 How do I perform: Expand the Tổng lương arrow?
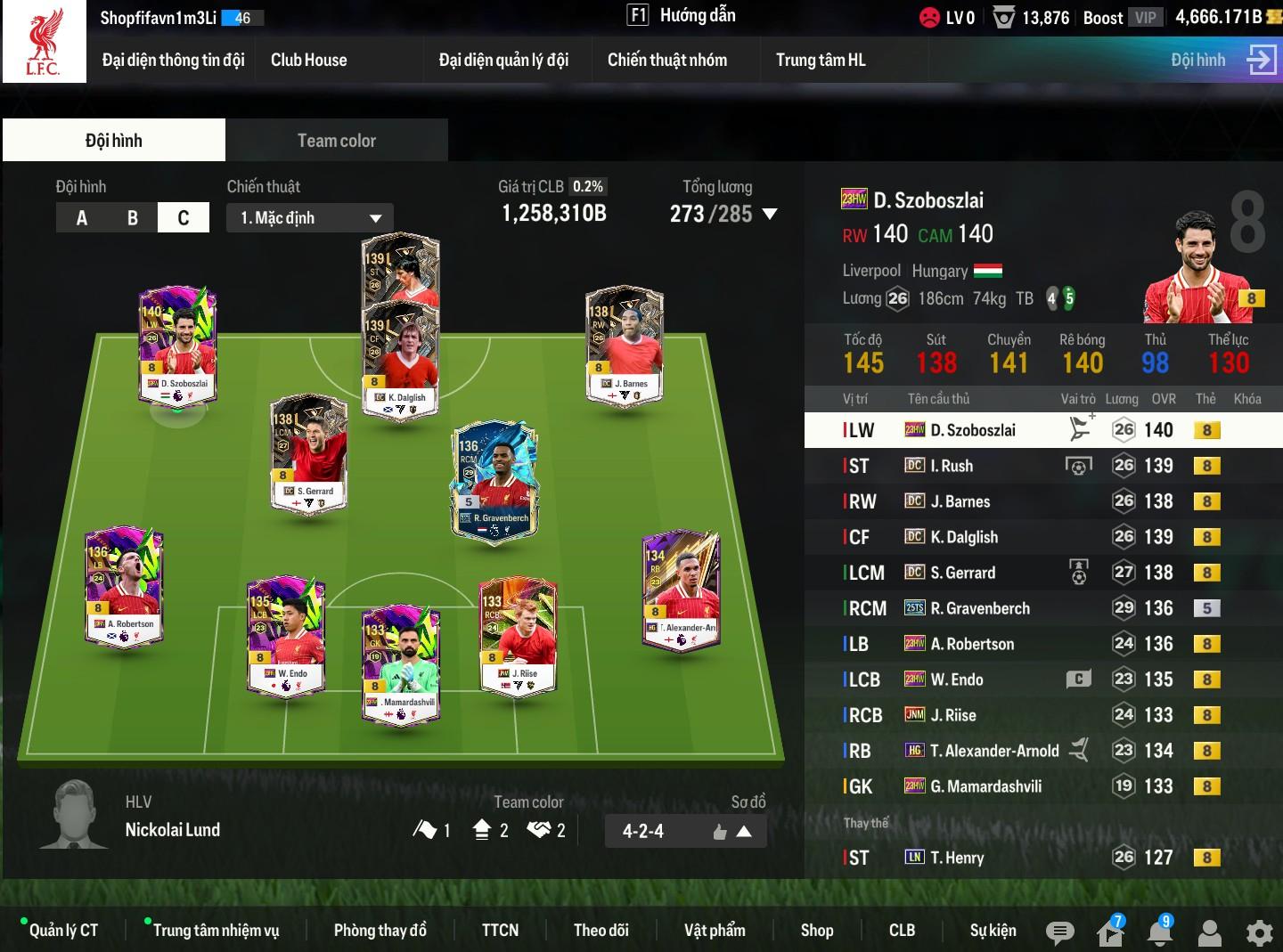pos(770,215)
